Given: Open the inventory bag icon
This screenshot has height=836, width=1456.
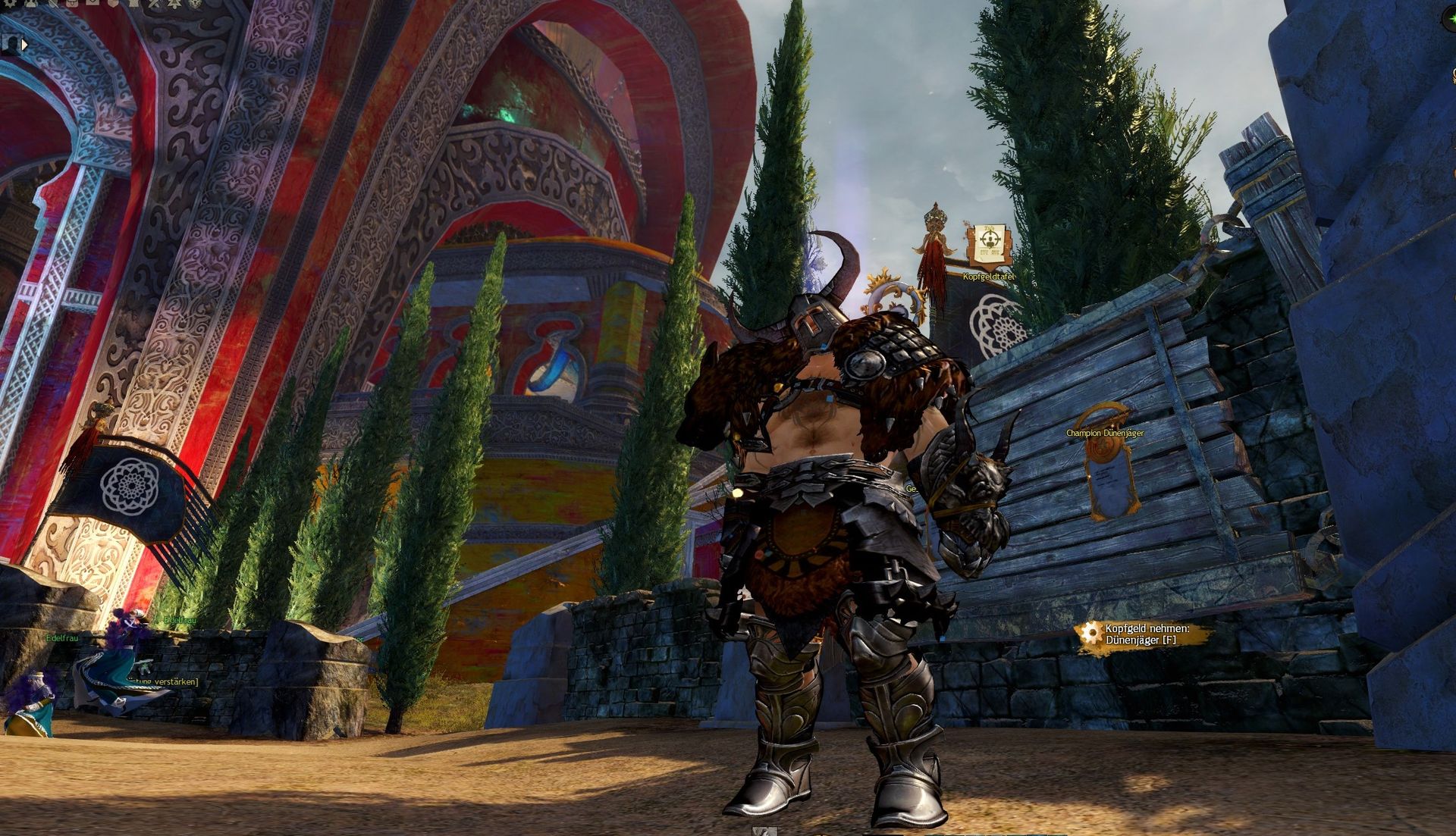Looking at the screenshot, I should click(72, 3).
